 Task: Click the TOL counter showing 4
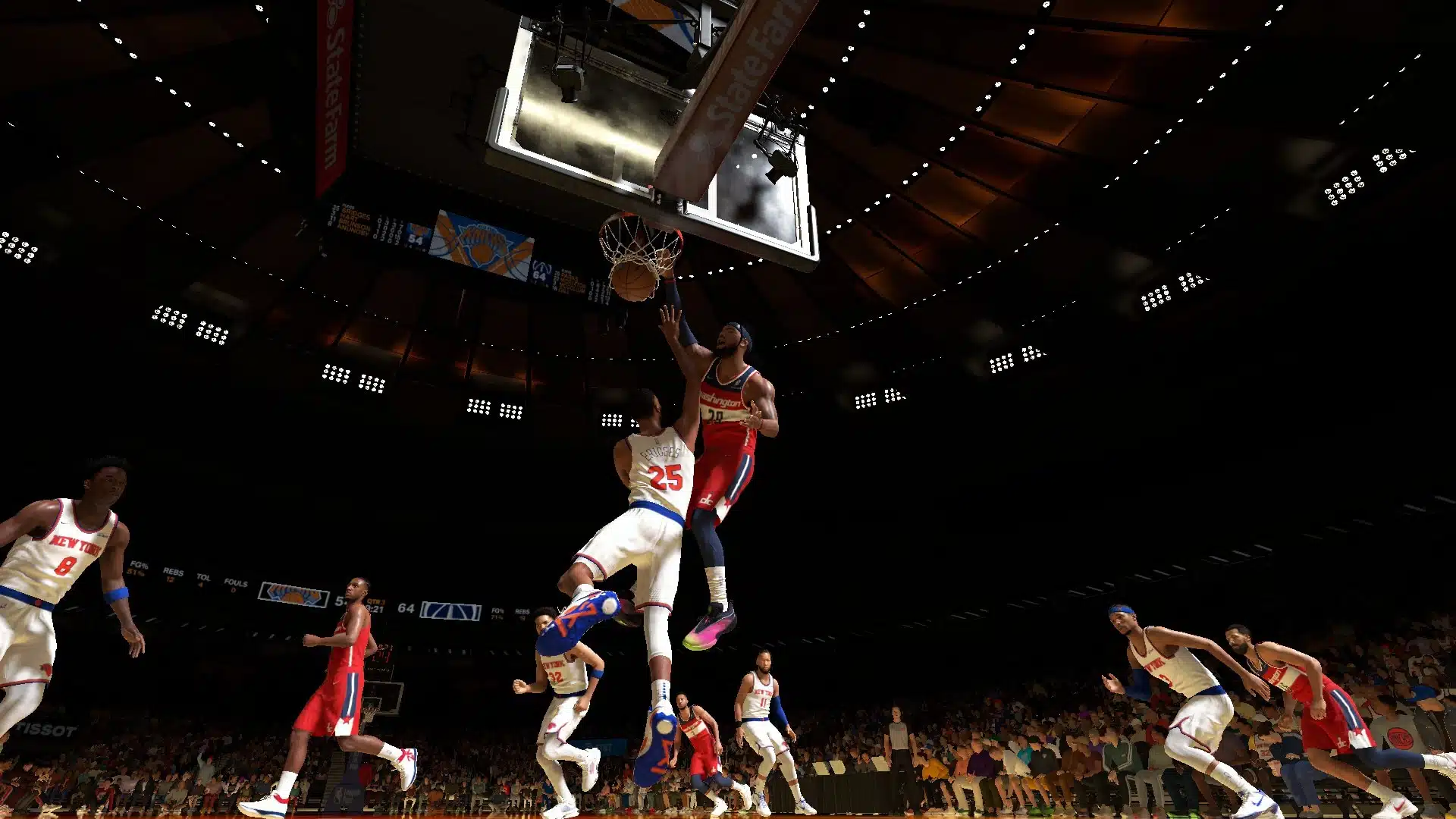(203, 580)
